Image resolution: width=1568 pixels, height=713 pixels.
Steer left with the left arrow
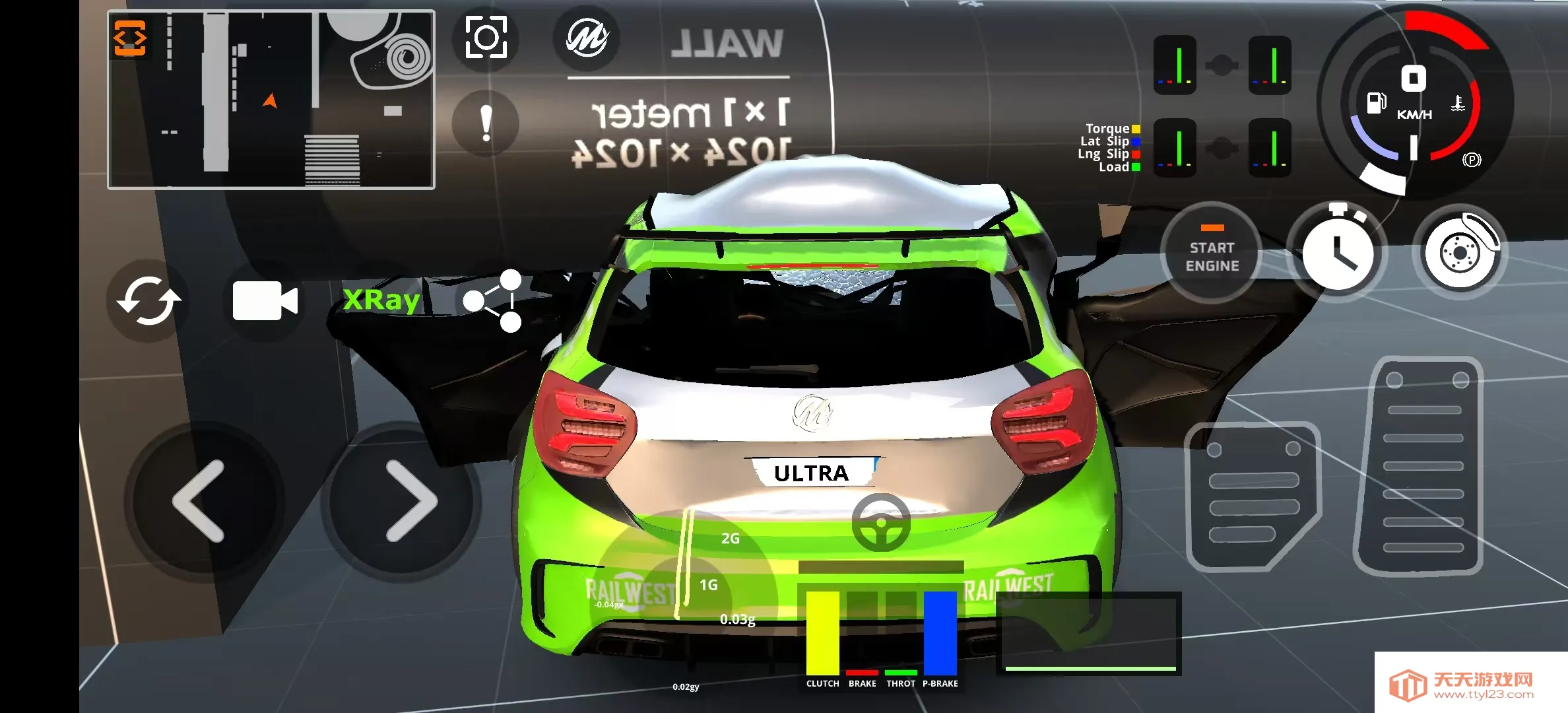(199, 501)
